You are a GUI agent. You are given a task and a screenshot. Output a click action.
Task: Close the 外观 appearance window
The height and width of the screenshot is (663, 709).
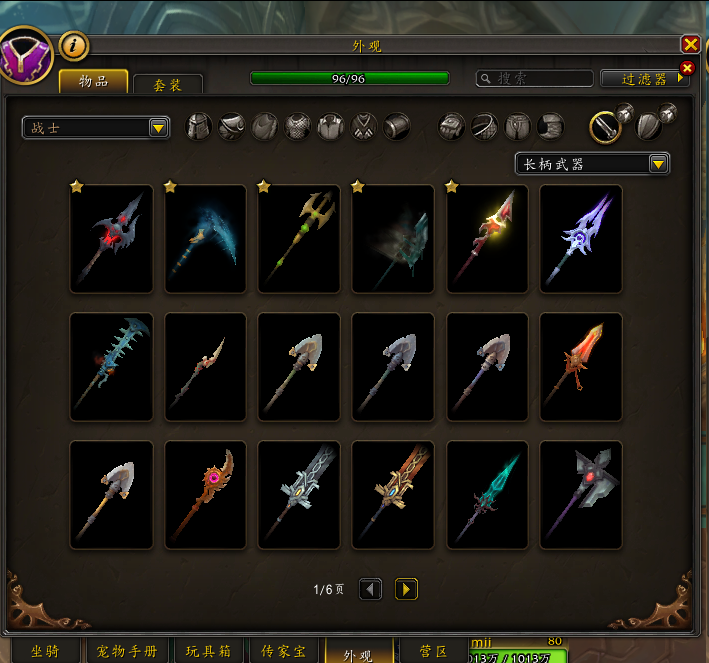tap(690, 44)
